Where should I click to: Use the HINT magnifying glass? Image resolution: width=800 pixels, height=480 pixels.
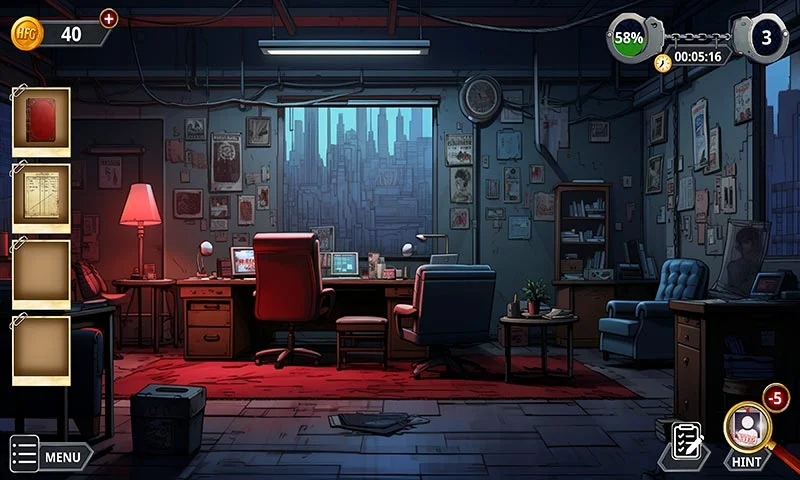pos(747,429)
